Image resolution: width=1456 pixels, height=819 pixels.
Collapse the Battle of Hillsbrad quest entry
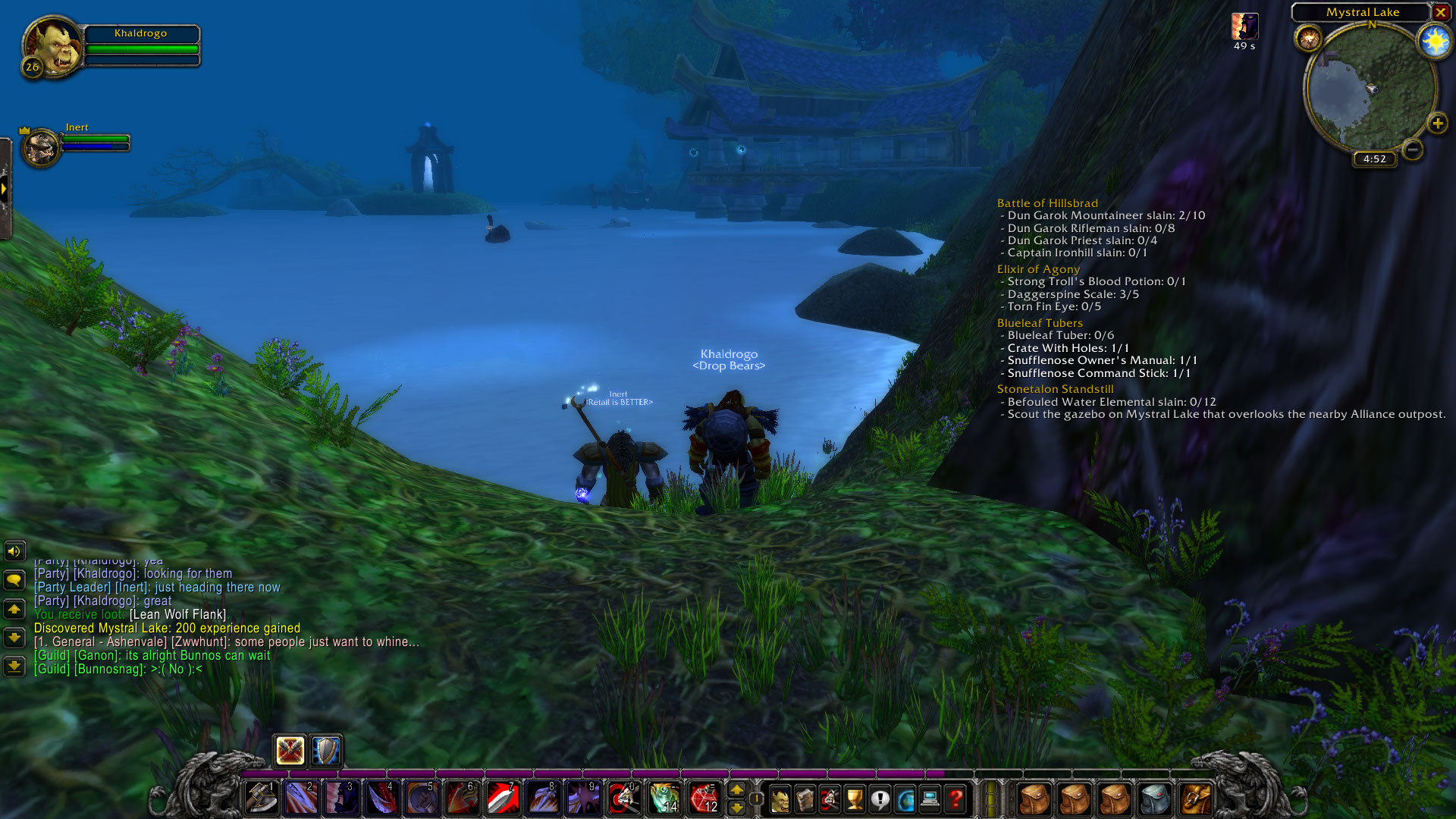[x=1047, y=202]
